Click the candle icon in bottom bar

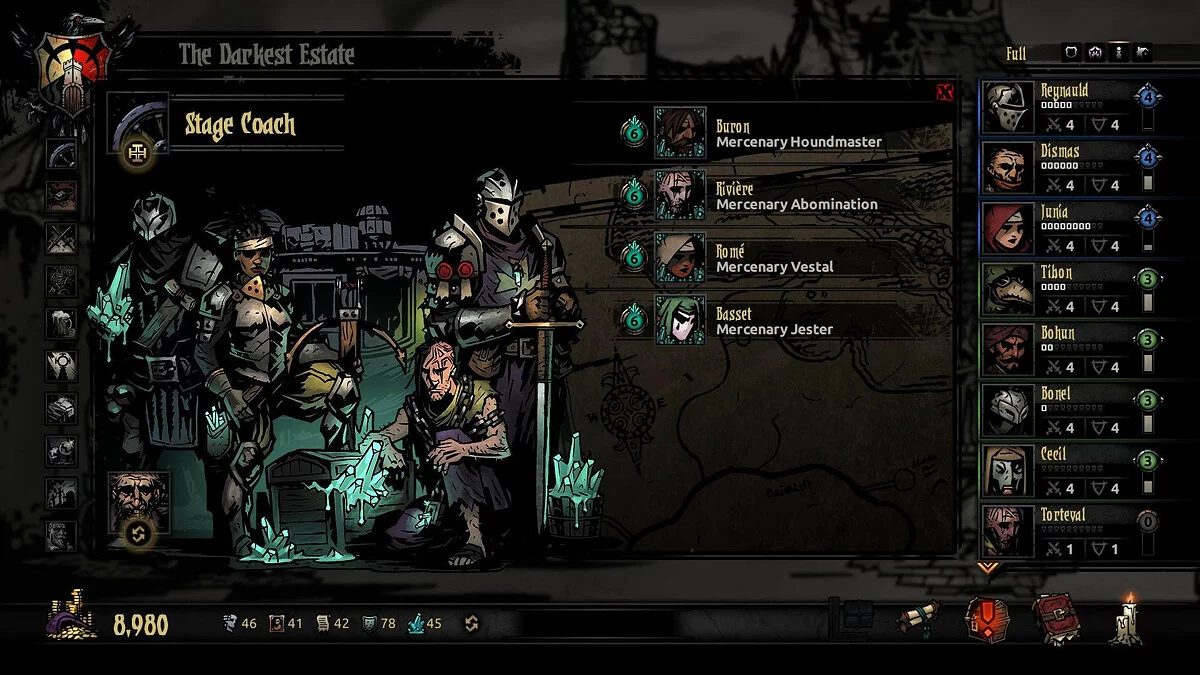(1130, 620)
